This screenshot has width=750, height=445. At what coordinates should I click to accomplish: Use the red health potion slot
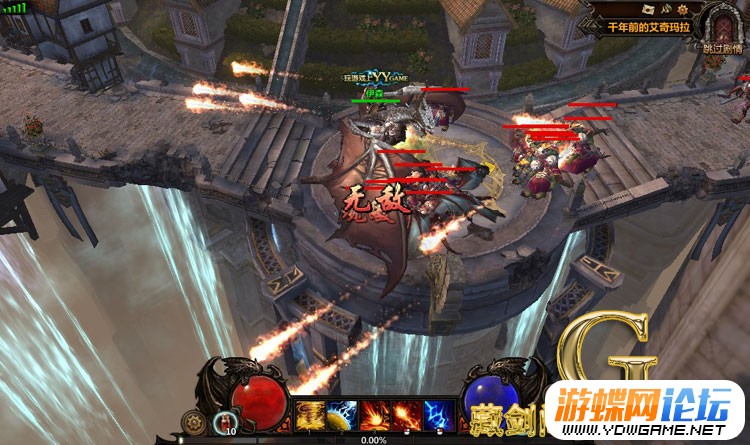226,421
